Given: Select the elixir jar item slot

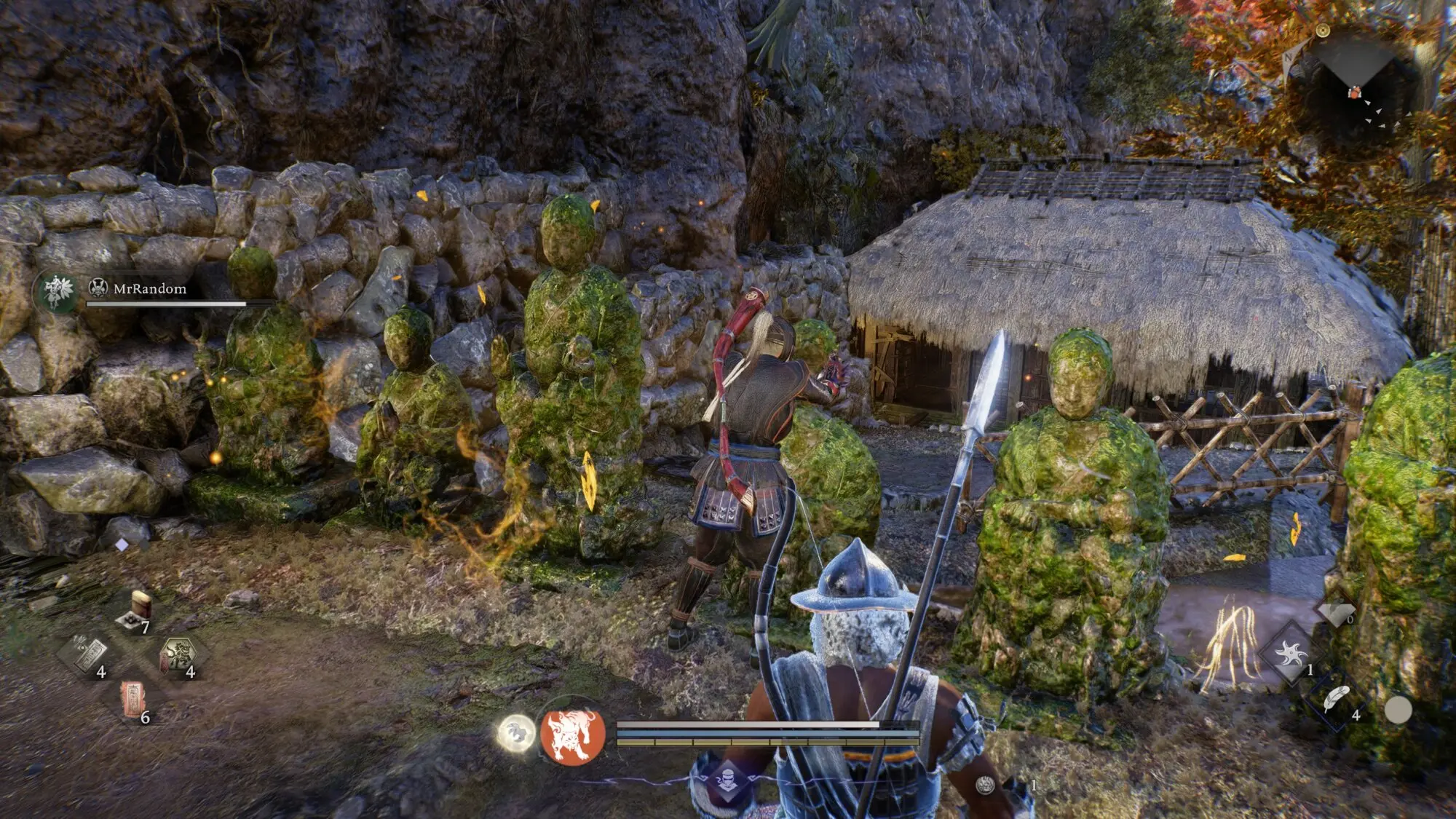Looking at the screenshot, I should click(135, 612).
